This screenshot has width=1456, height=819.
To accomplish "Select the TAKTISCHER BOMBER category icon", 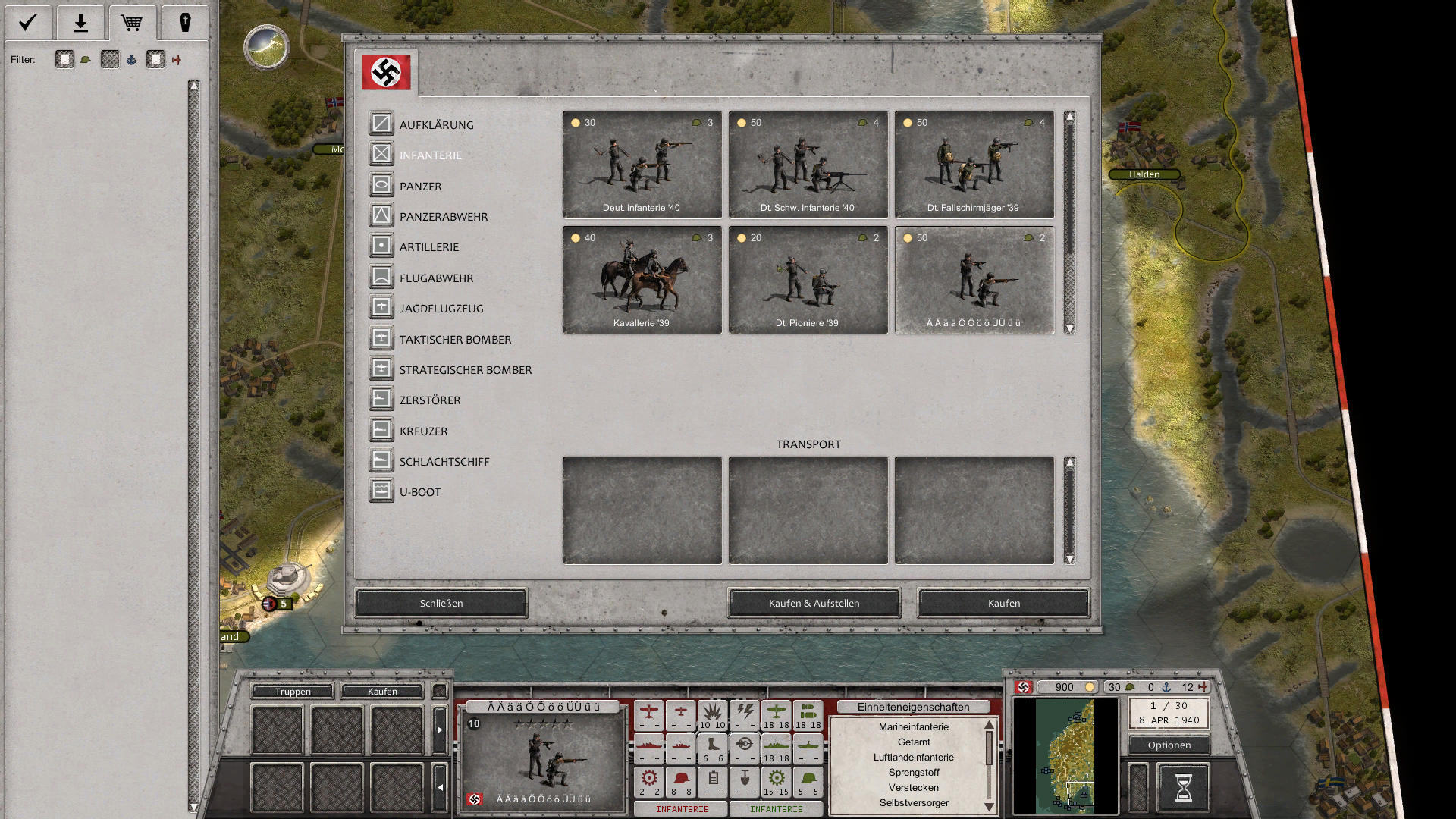I will pos(381,338).
